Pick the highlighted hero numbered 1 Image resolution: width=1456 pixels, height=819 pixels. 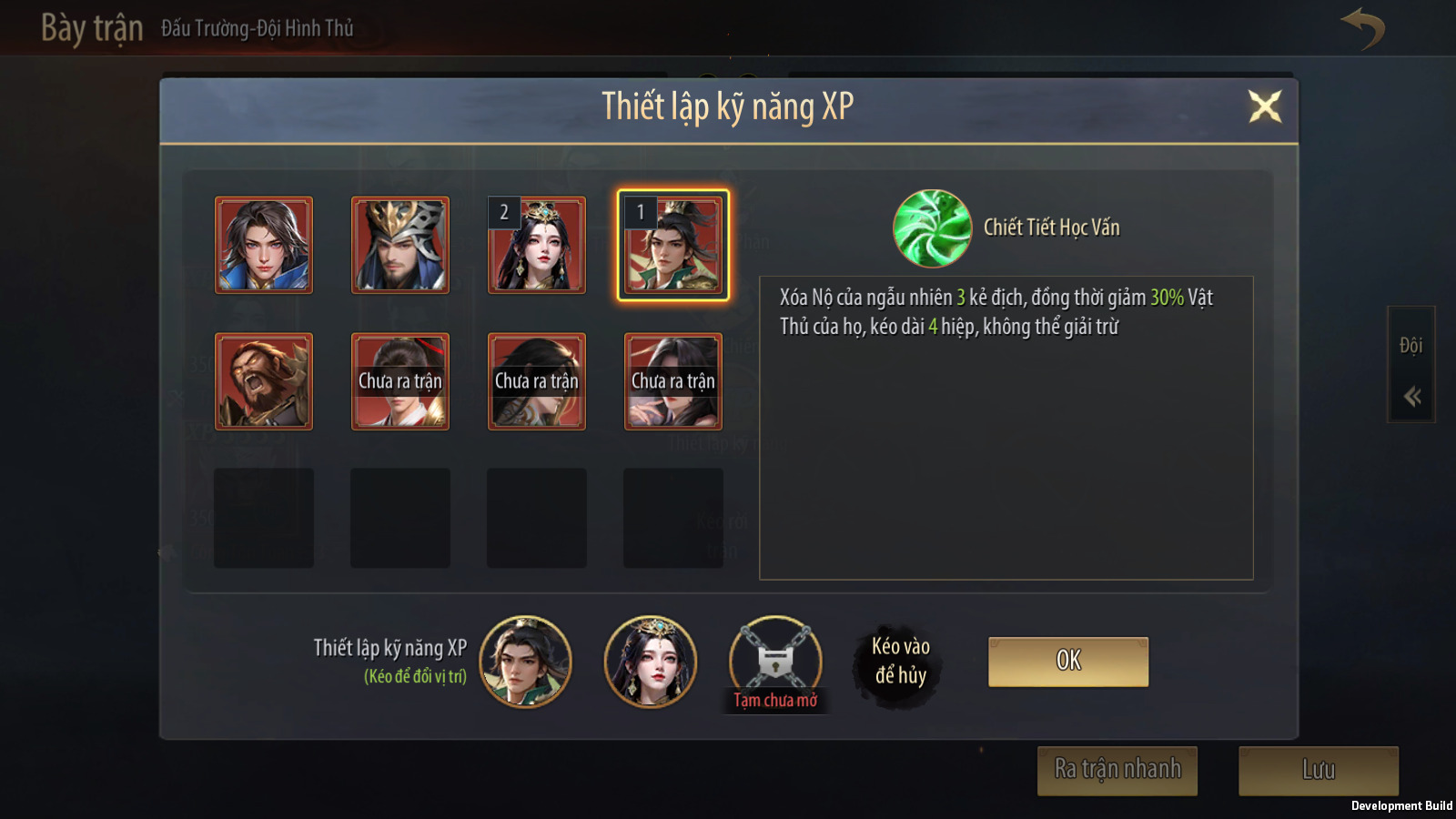673,245
